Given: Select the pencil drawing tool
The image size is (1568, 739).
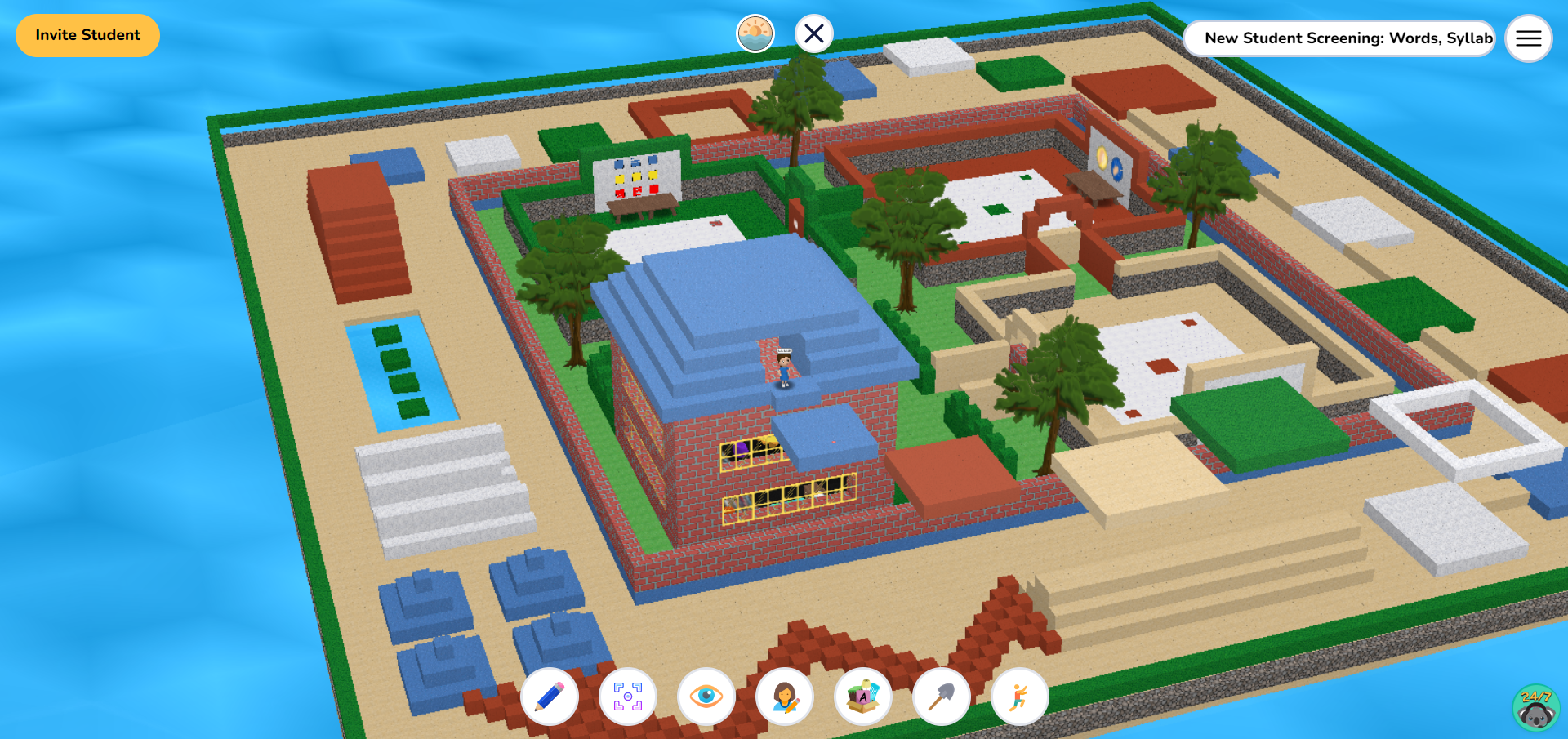Looking at the screenshot, I should [550, 696].
